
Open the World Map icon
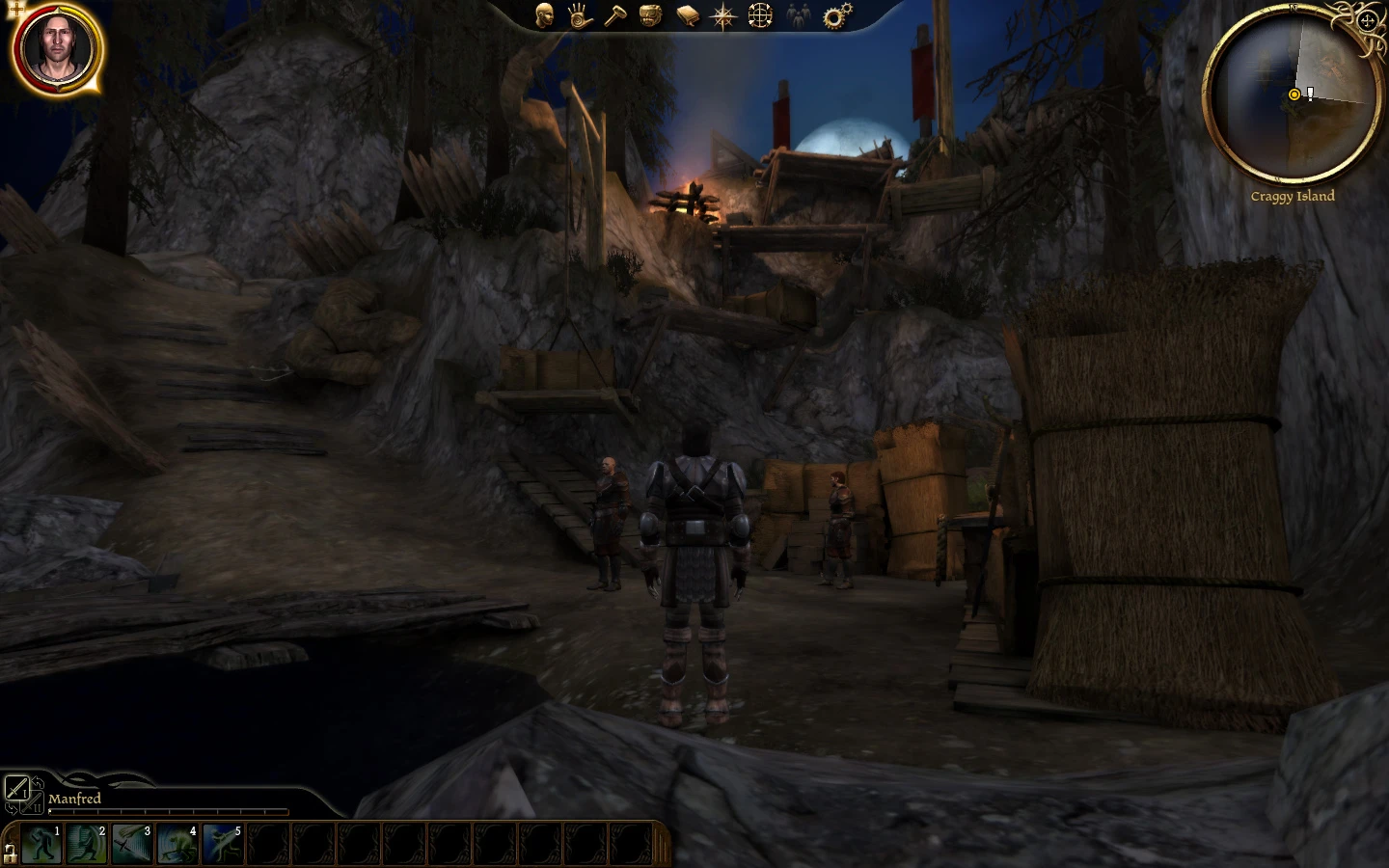[x=760, y=14]
